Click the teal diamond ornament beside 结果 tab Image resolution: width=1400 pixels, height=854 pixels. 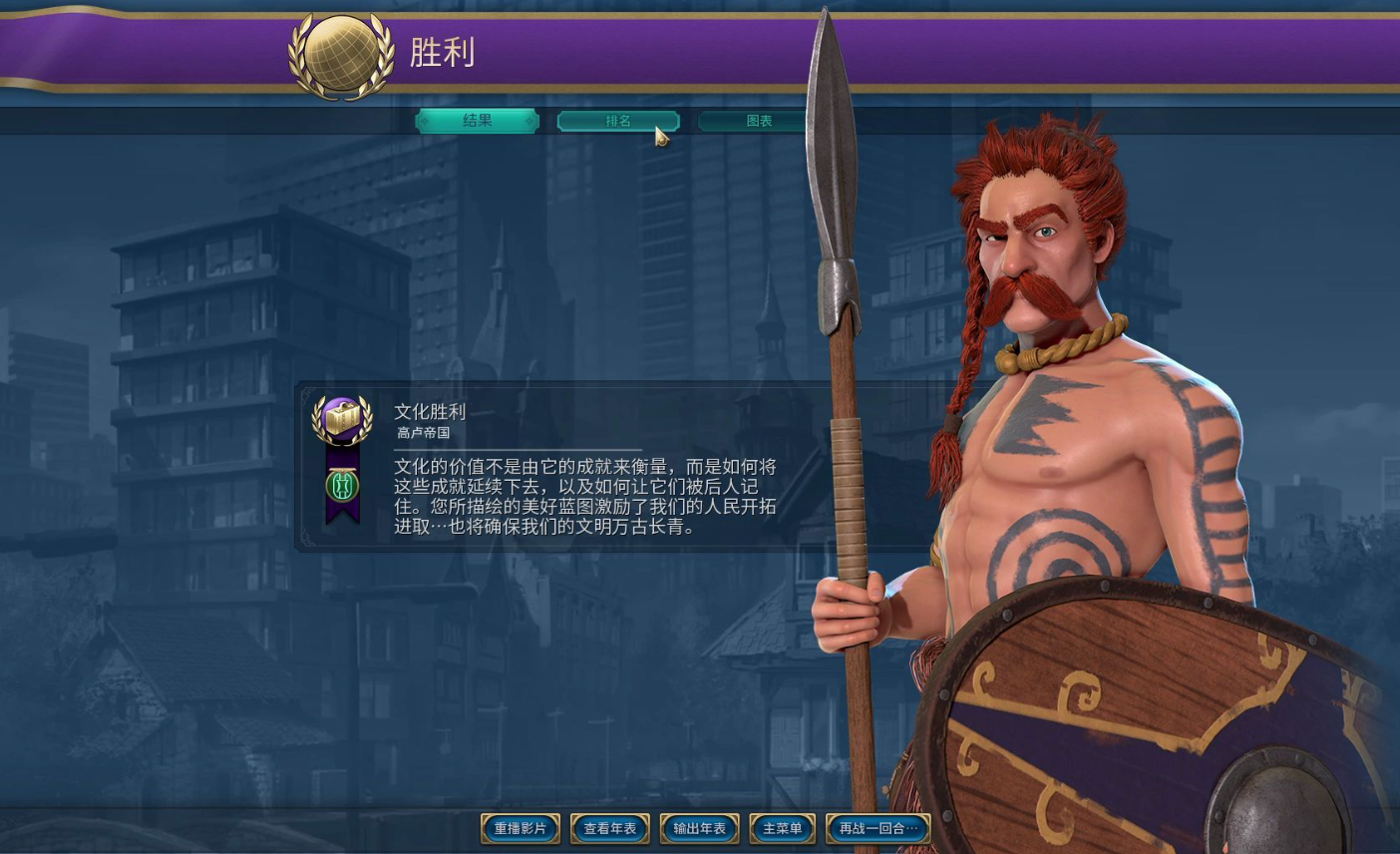click(x=425, y=120)
